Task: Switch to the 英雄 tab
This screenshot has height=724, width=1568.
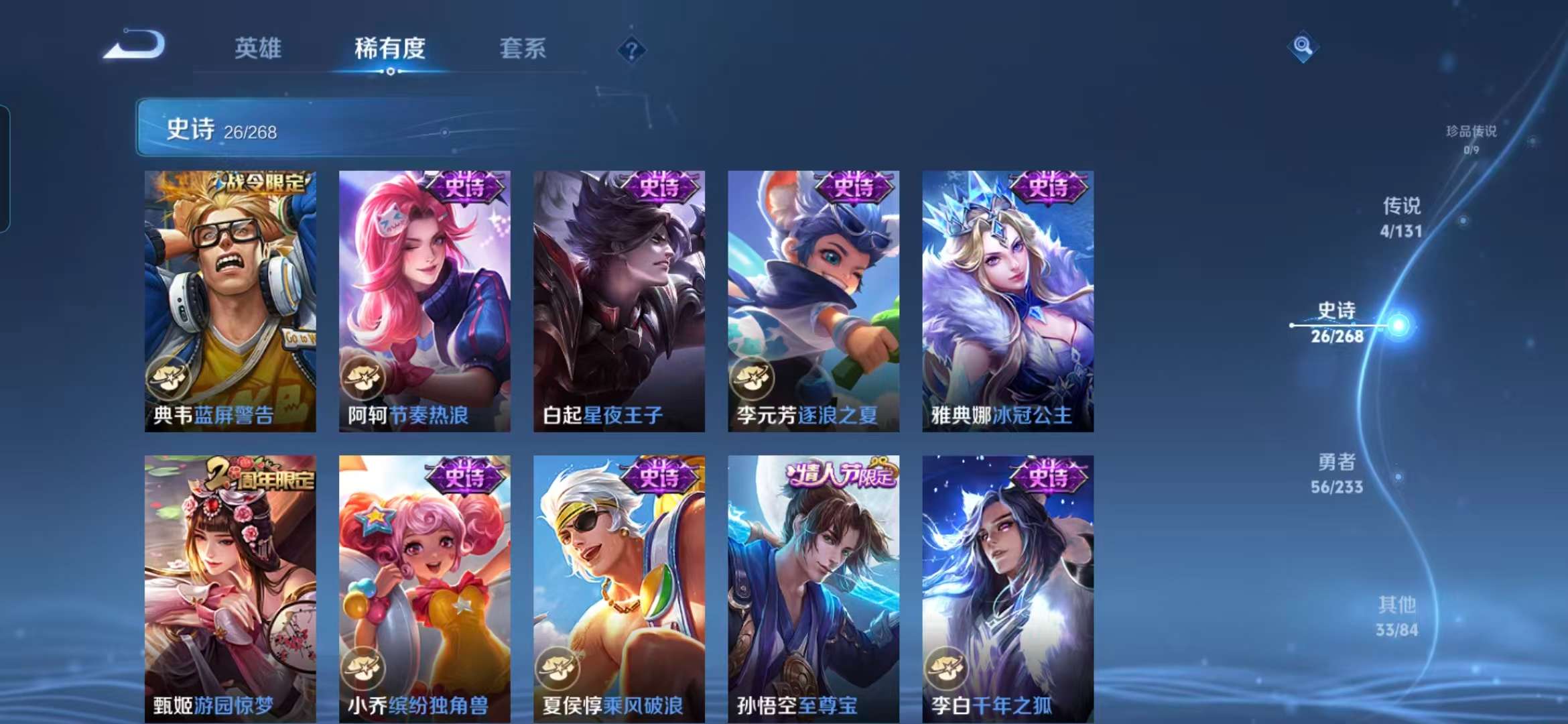Action: click(x=257, y=48)
